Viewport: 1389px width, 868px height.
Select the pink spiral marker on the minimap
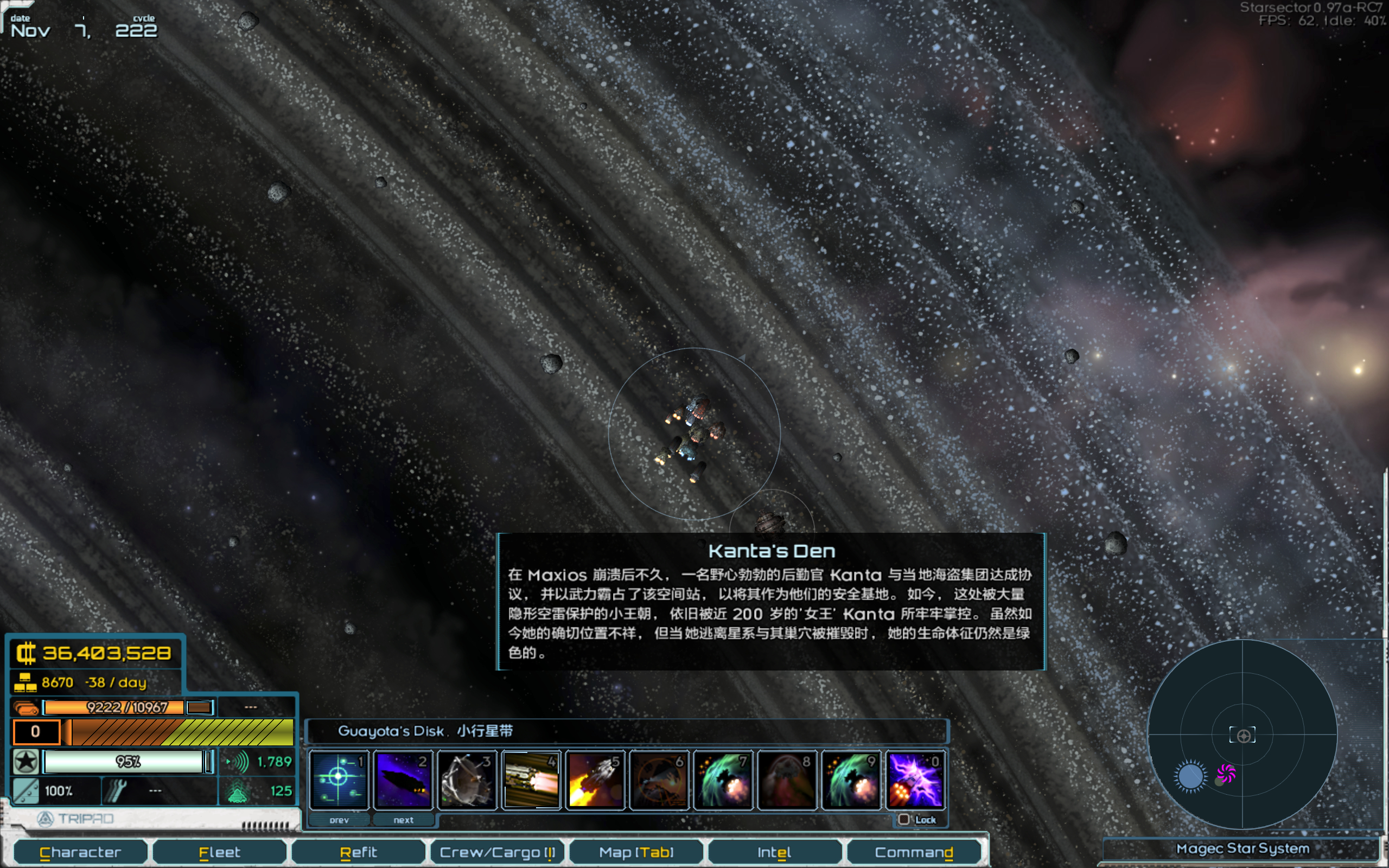click(1226, 773)
